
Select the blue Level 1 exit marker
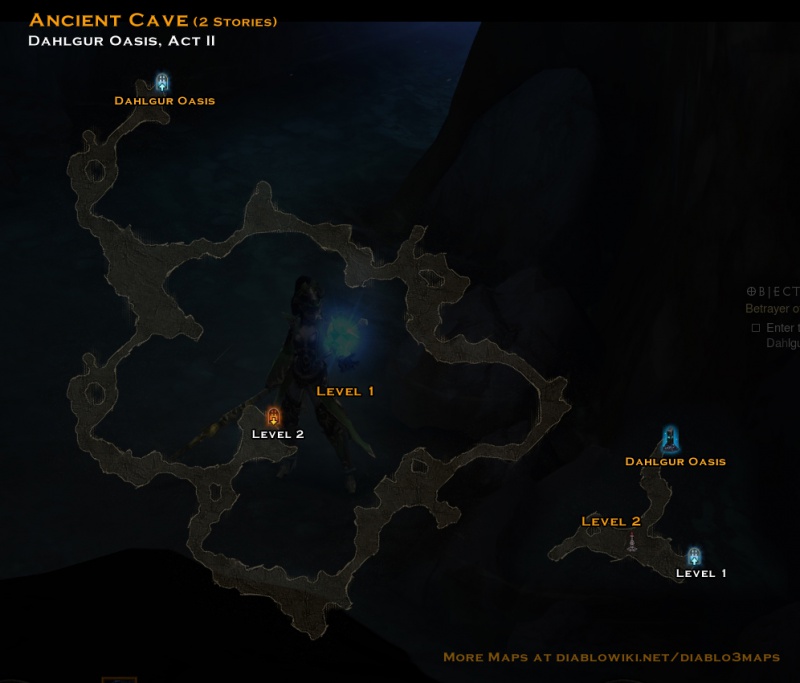click(x=694, y=556)
